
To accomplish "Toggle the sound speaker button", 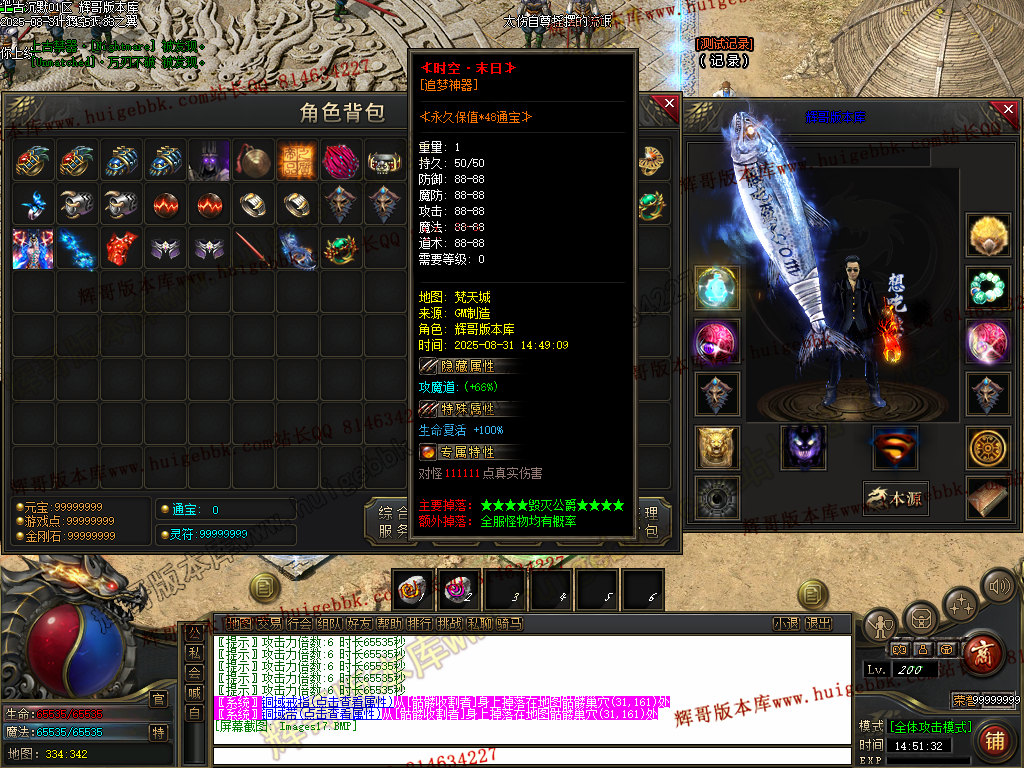I will click(x=998, y=585).
